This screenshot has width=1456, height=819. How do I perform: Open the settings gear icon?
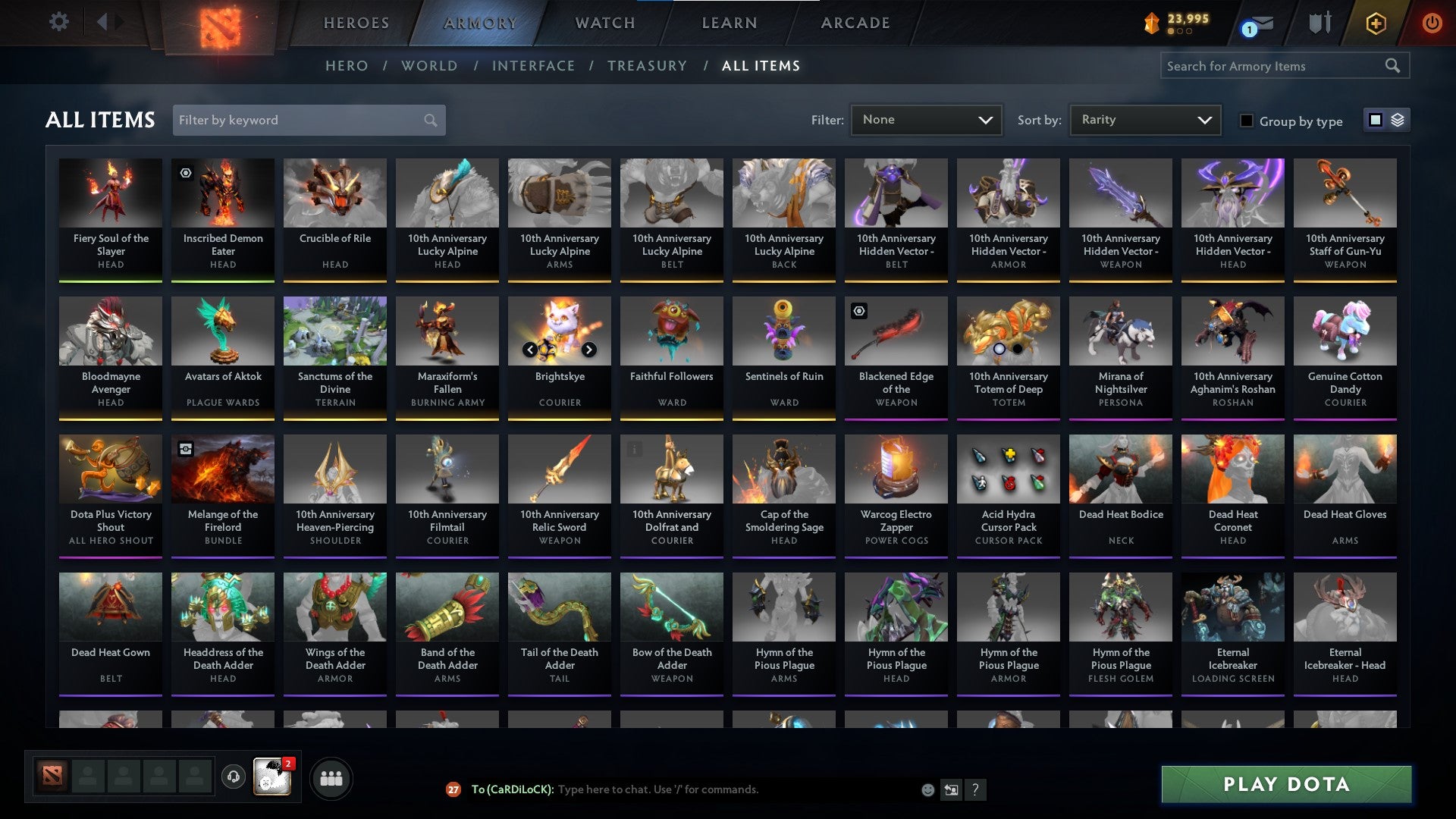[59, 22]
